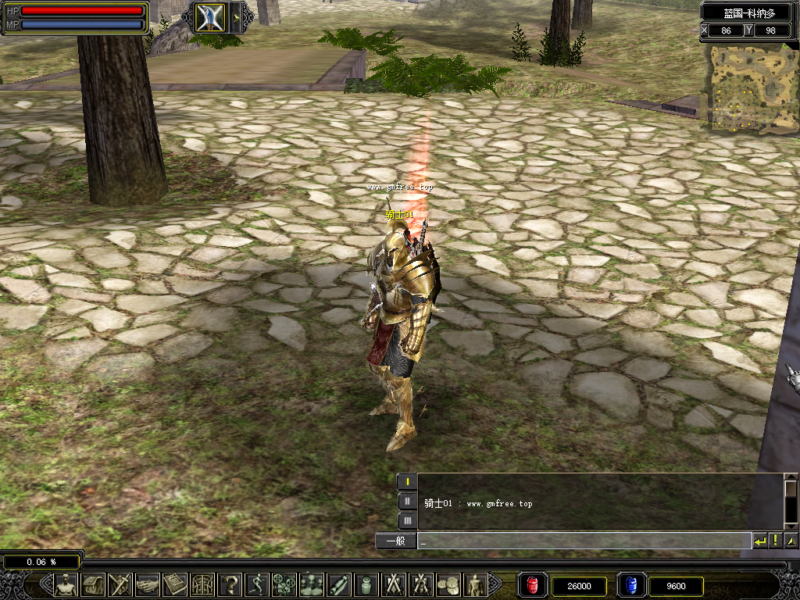Open the coins icon in toolbar

coord(448,585)
